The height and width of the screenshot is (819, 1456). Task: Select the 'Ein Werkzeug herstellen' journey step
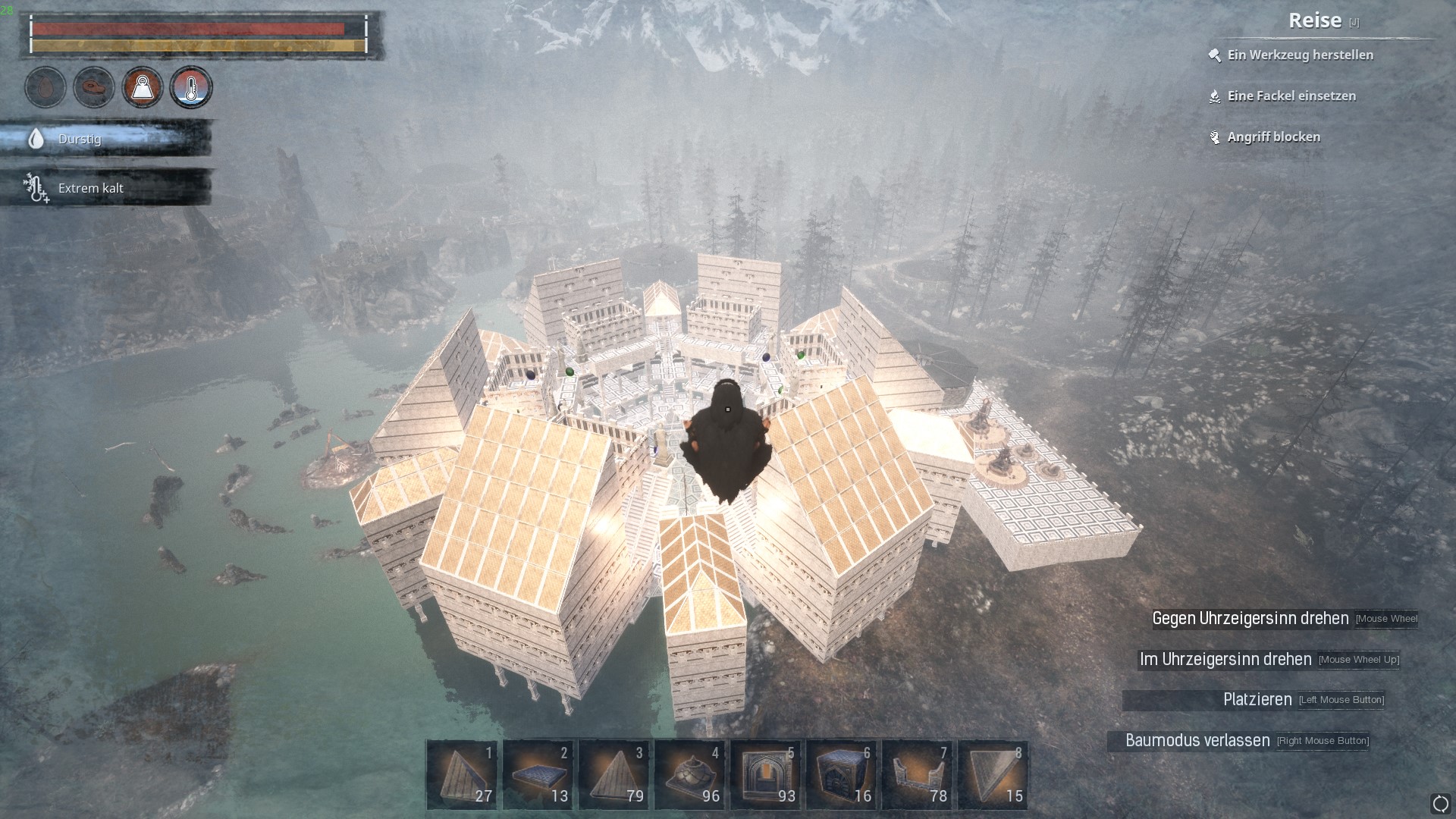[x=1300, y=55]
